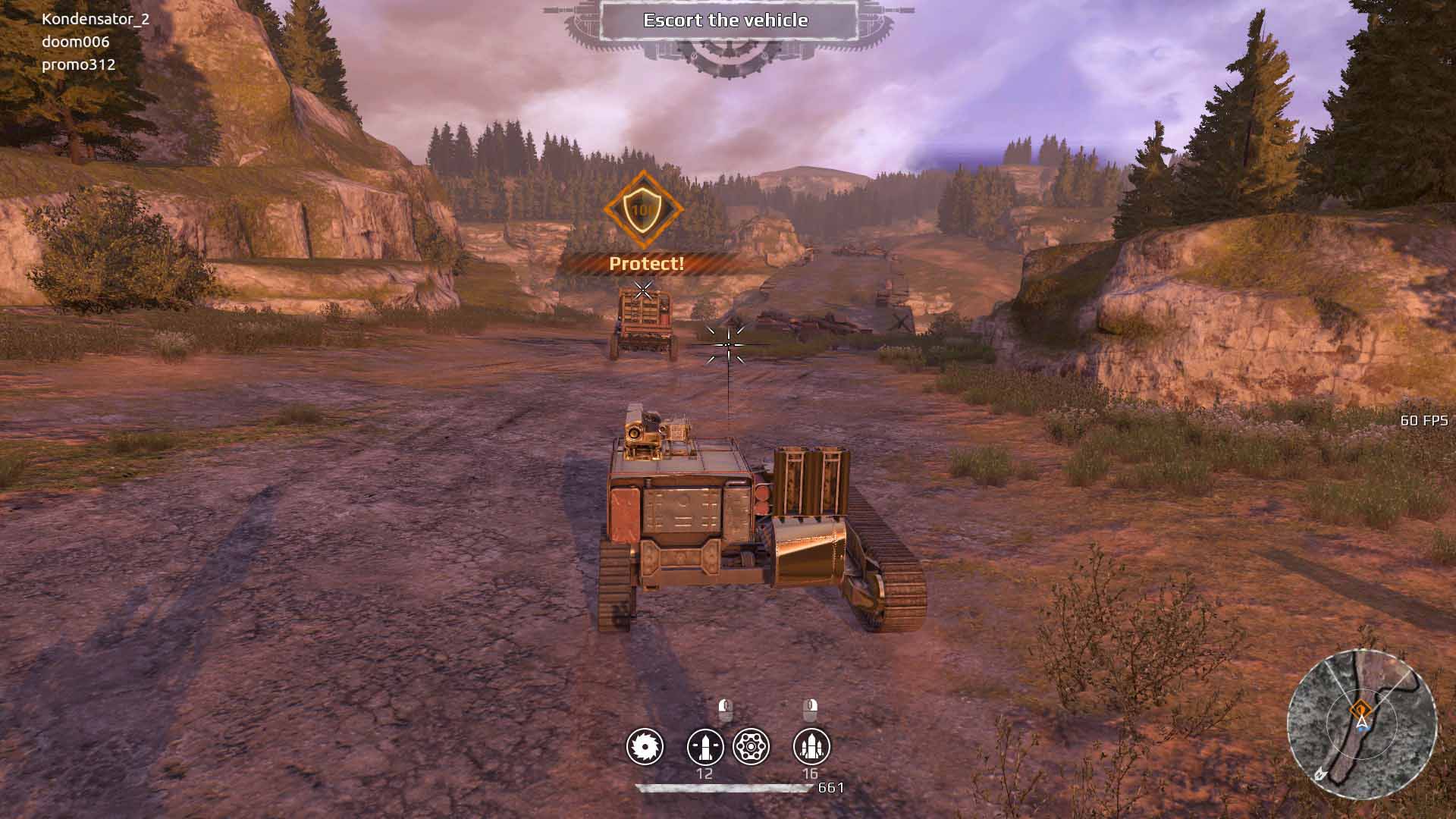Select the Escort the vehicle objective banner
Viewport: 1456px width, 819px height.
click(726, 20)
